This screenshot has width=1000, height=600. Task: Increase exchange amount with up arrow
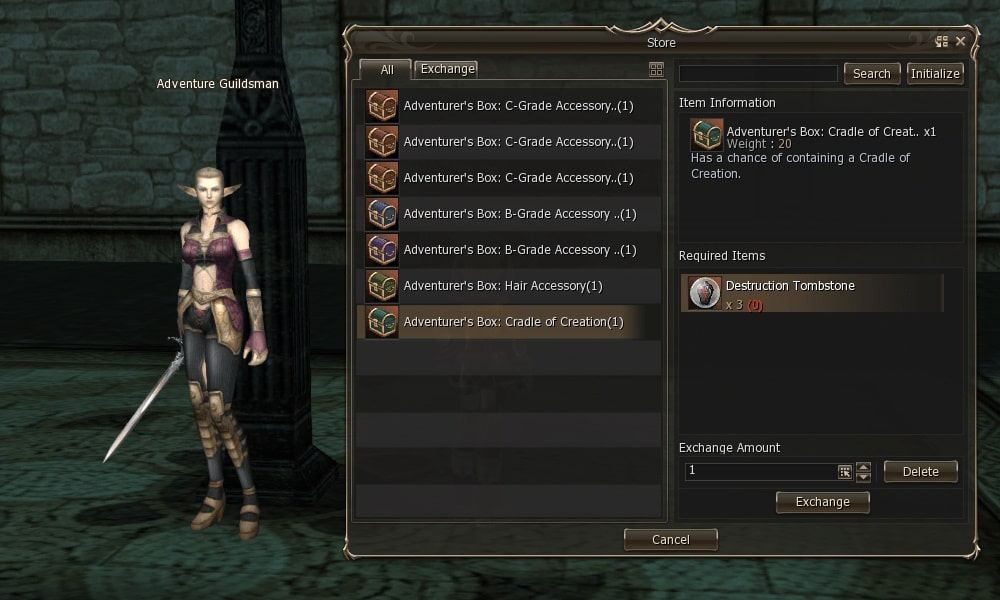864,466
